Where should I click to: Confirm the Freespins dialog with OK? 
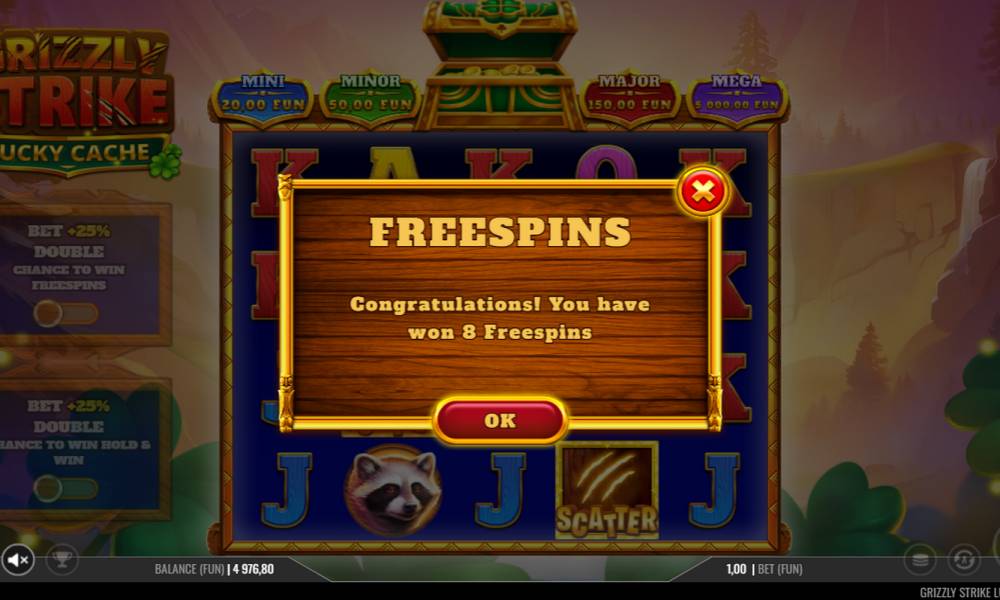[500, 420]
